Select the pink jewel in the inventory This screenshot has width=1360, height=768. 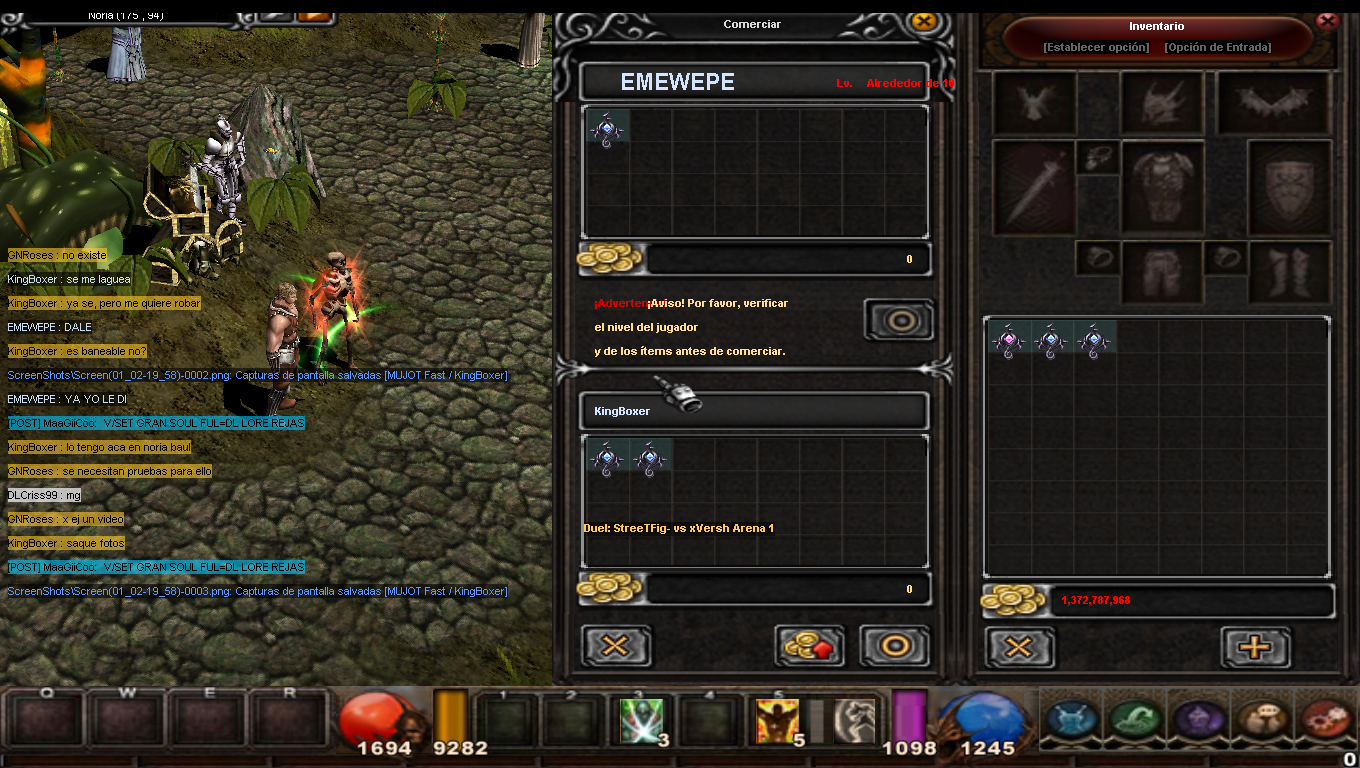click(x=1008, y=341)
